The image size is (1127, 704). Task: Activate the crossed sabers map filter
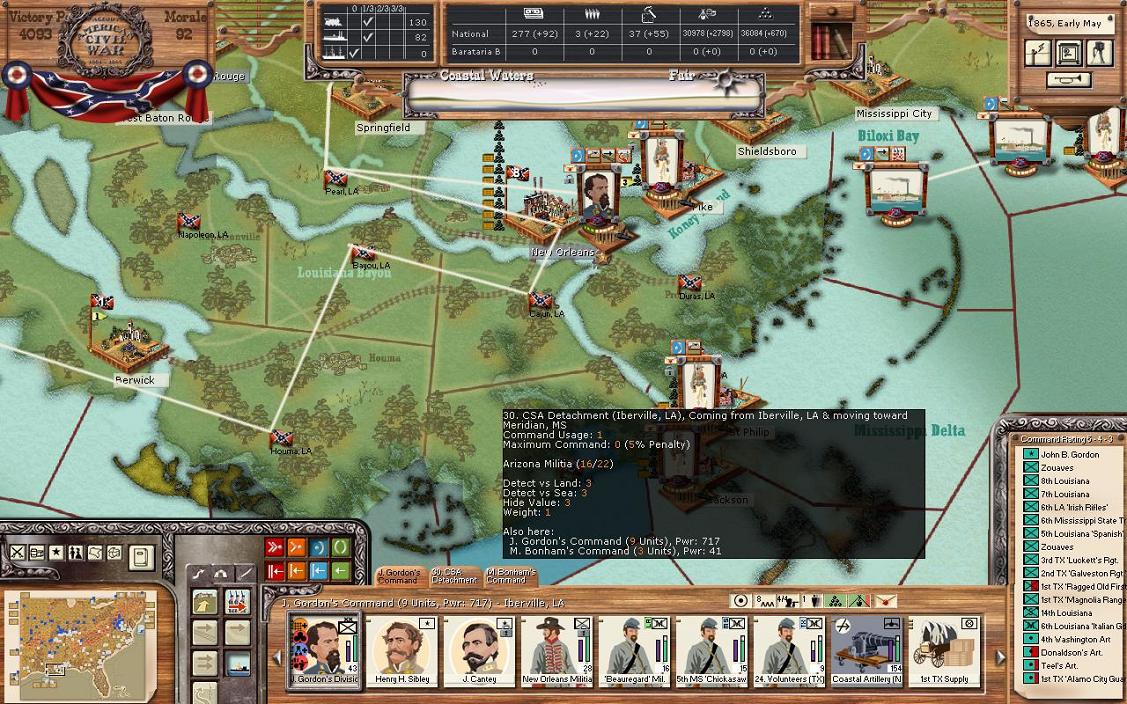point(18,552)
